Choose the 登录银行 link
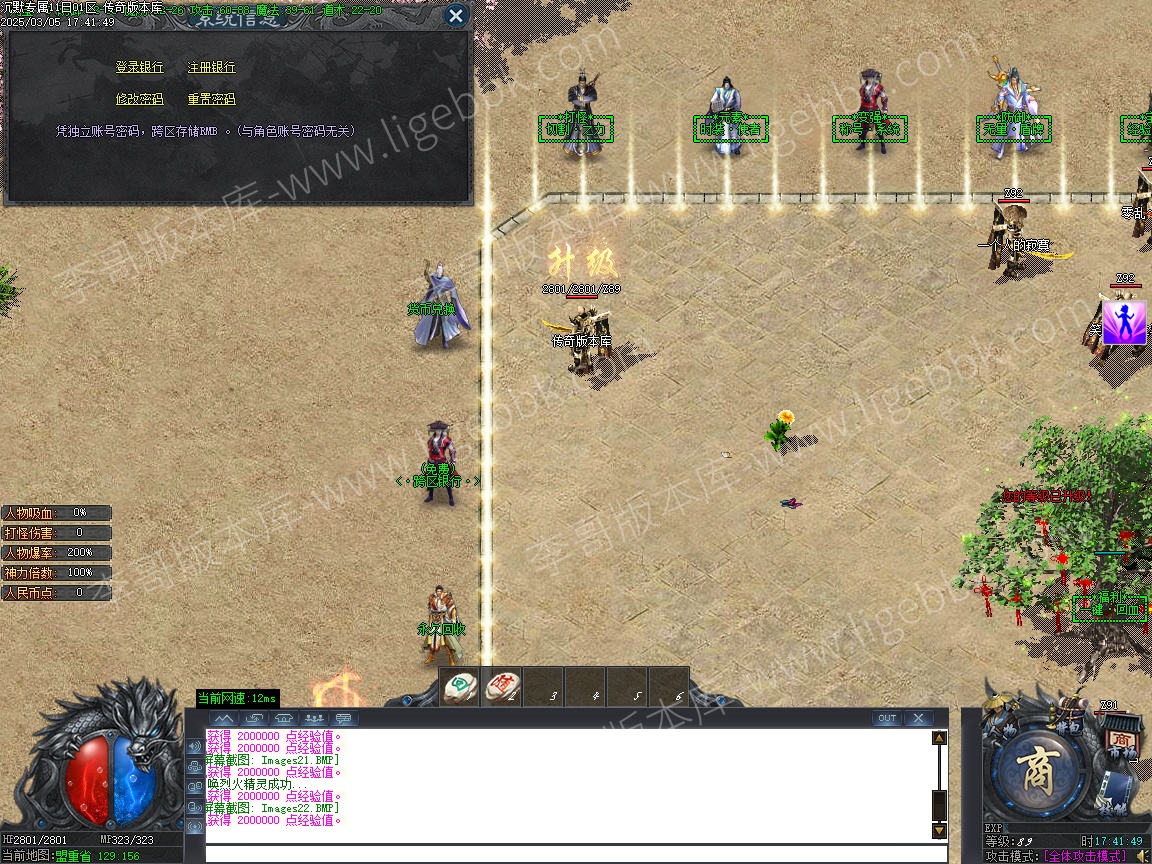Viewport: 1152px width, 864px height. (139, 68)
